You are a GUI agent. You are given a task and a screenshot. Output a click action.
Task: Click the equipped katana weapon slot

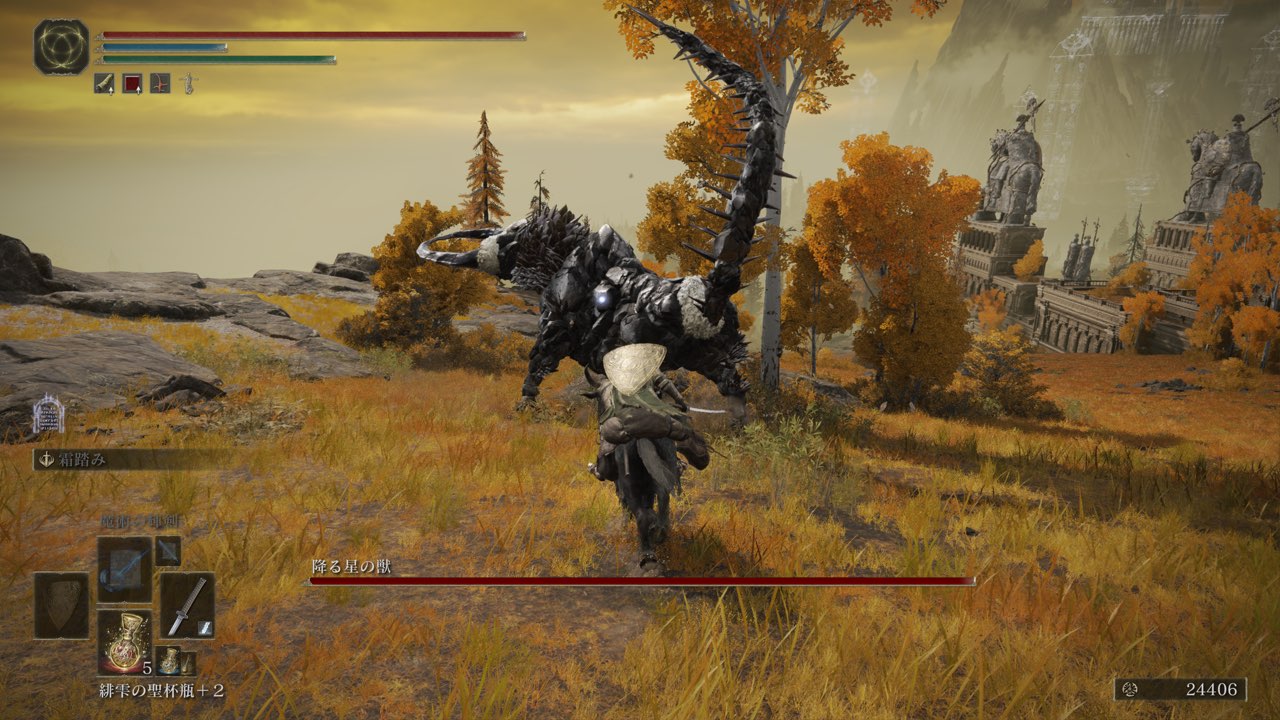tap(187, 605)
